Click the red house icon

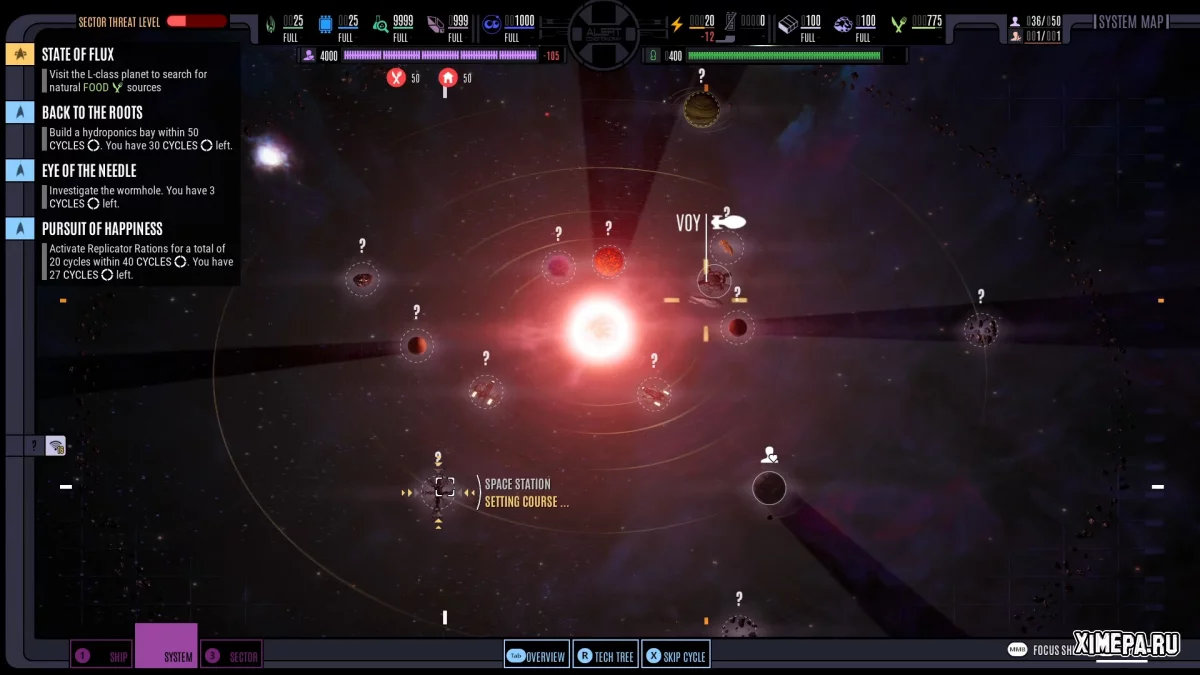tap(448, 77)
